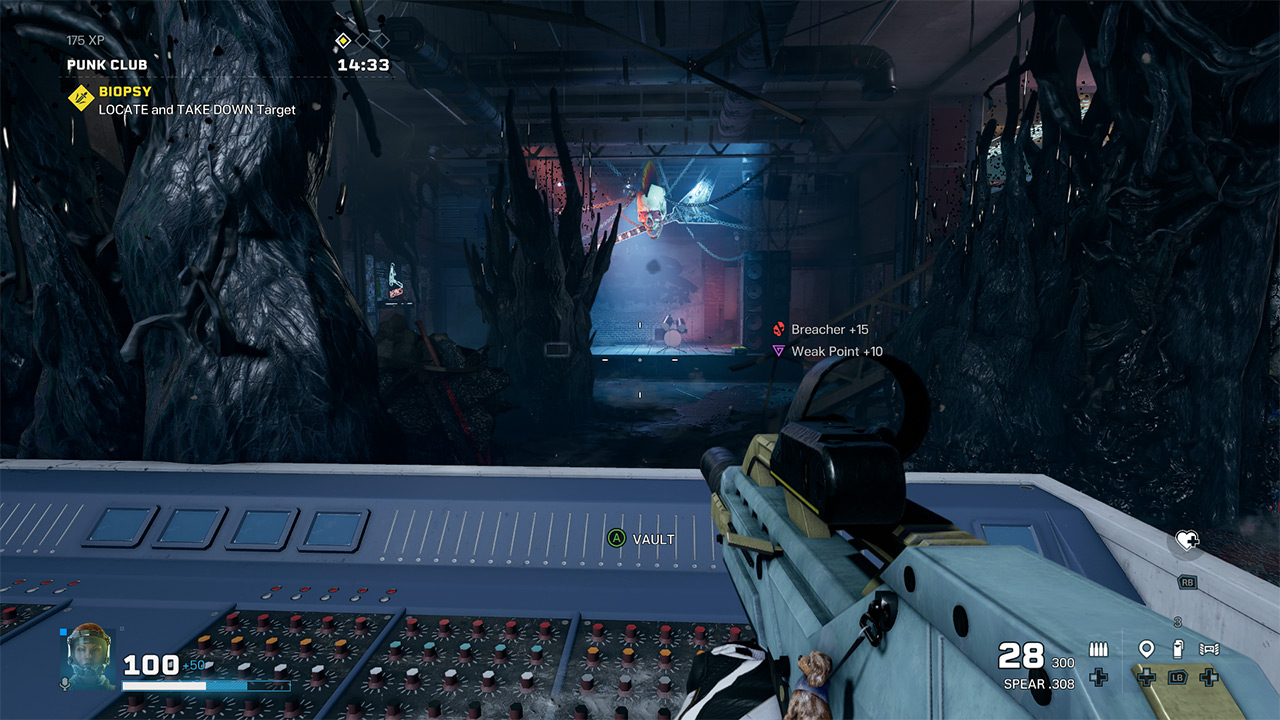Click the yellow sub-zone progress diamond
This screenshot has height=720, width=1280.
343,41
